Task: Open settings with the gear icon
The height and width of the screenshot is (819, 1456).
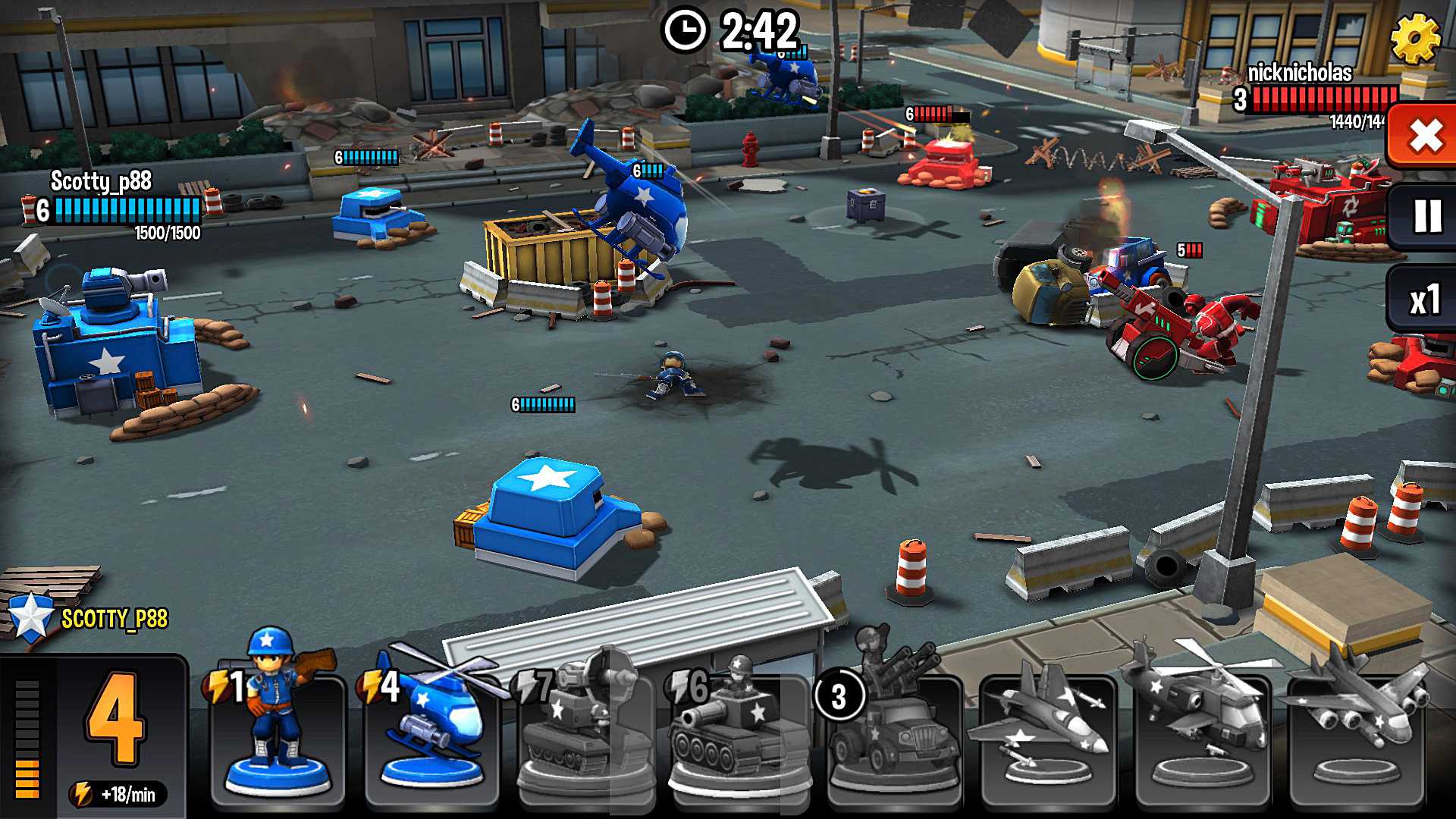Action: pyautogui.click(x=1415, y=39)
